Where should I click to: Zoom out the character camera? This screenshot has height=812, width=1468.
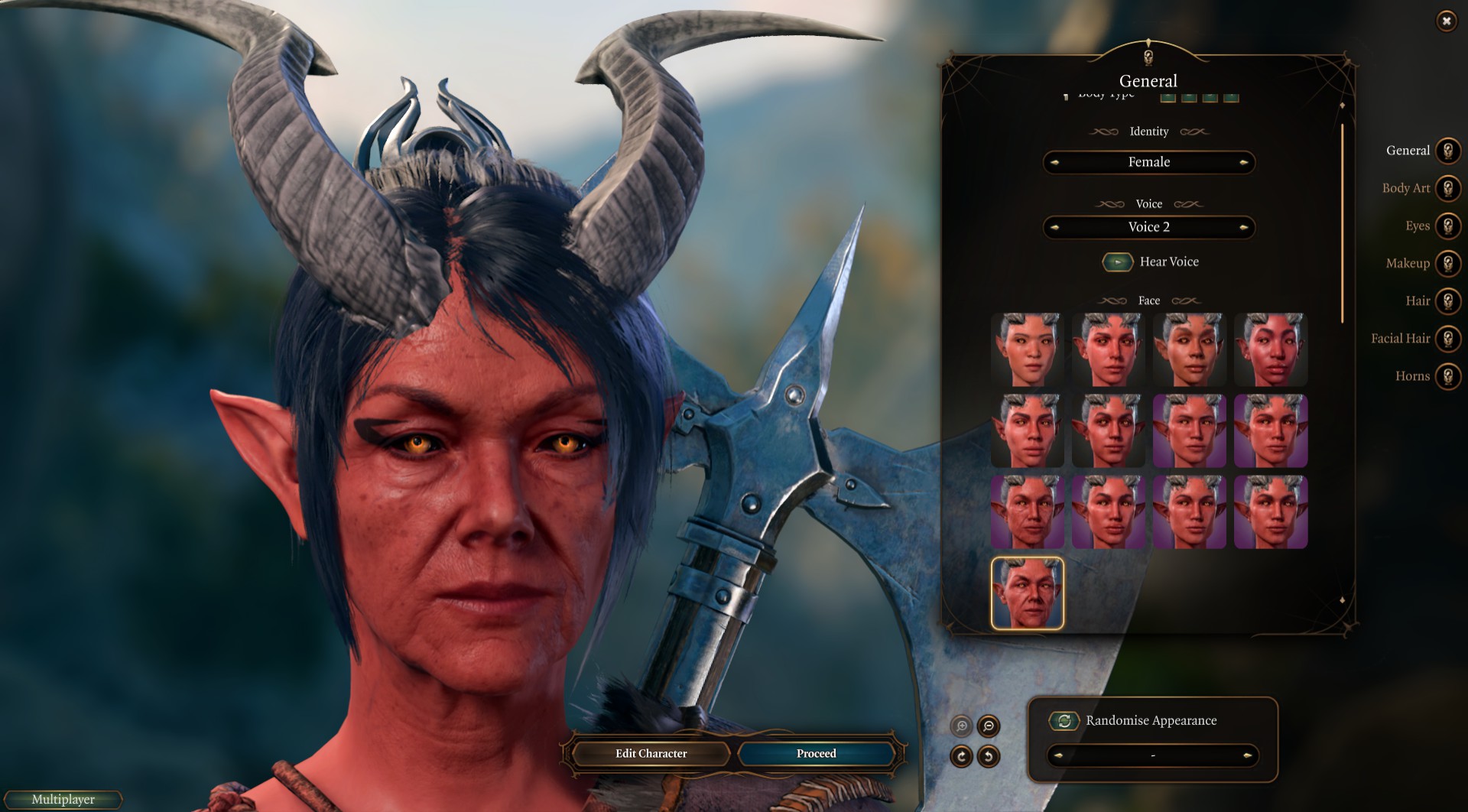pos(989,726)
